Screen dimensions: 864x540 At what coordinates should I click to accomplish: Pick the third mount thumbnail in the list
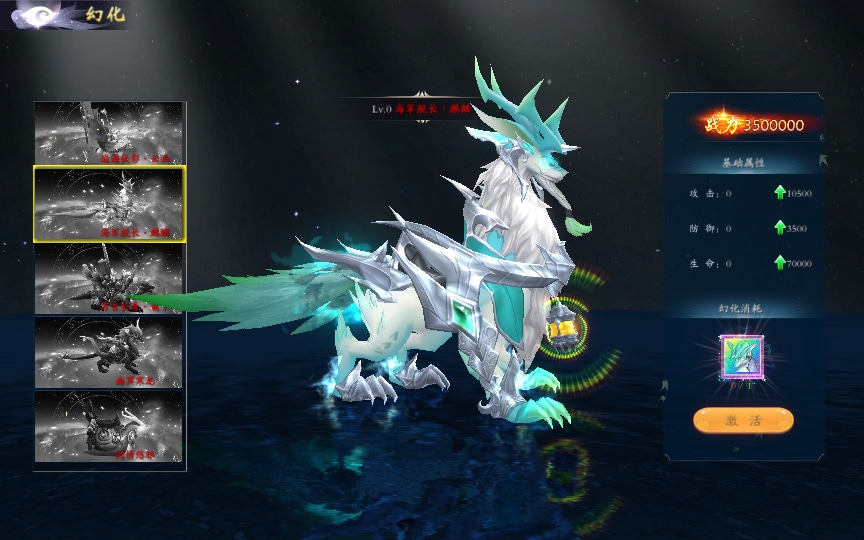[110, 279]
